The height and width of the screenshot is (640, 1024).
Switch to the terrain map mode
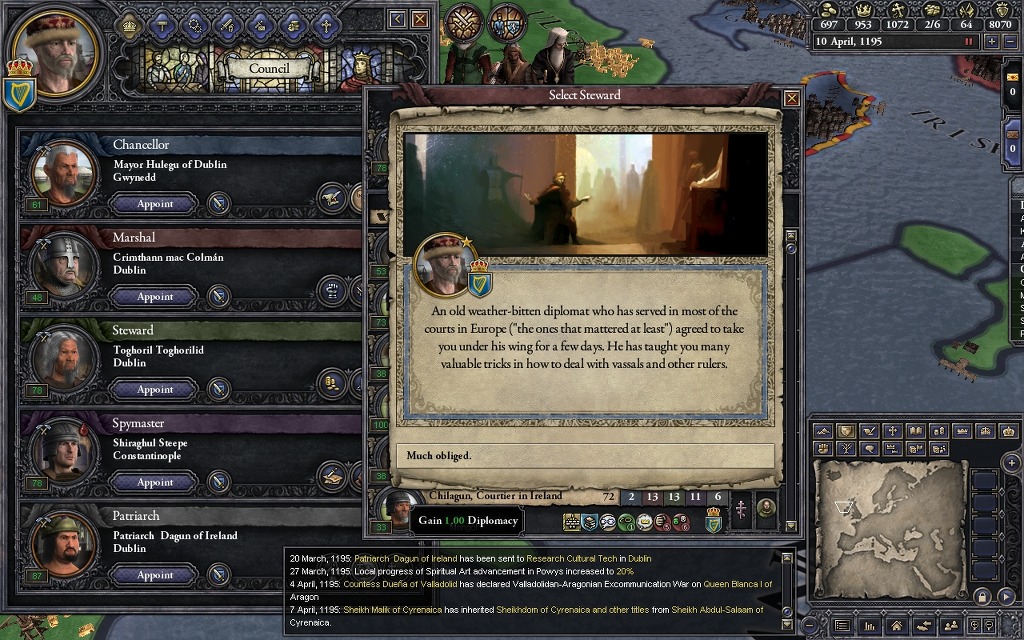[823, 431]
